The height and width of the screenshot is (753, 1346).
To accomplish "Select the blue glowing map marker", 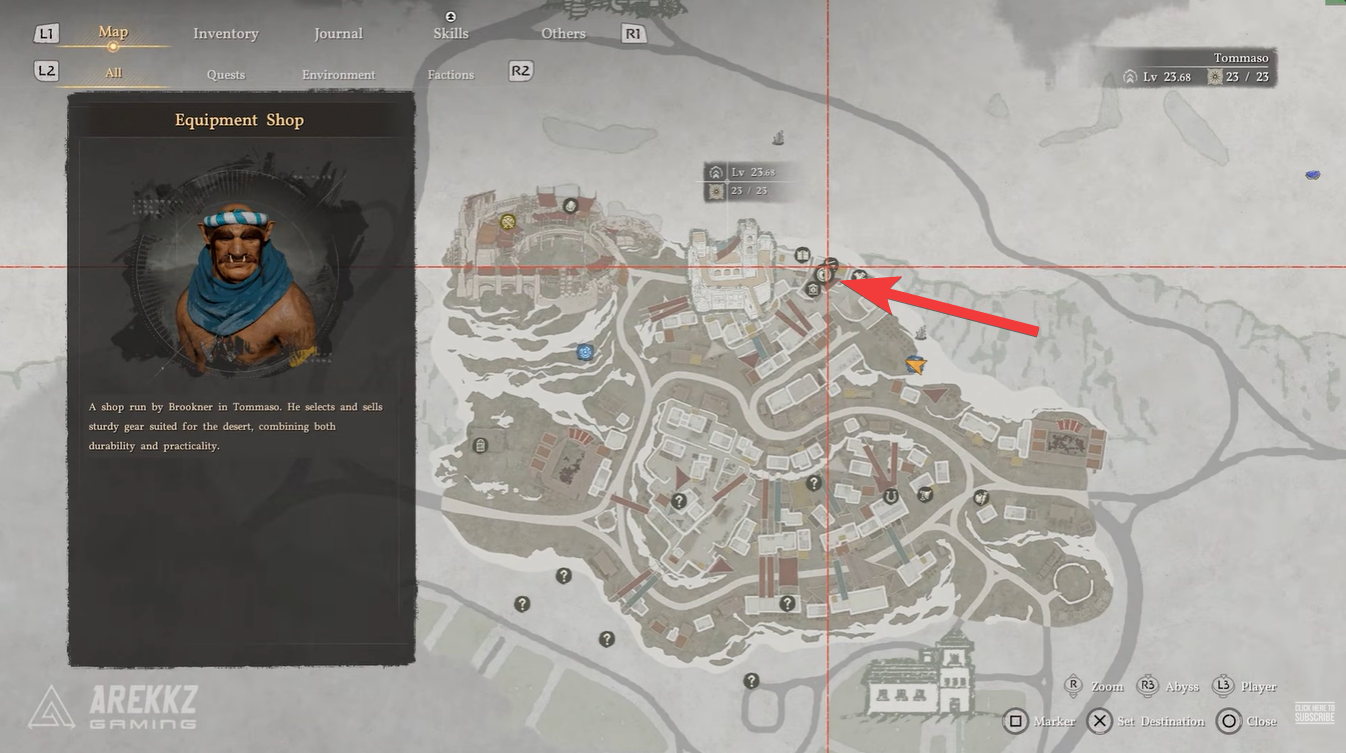I will (x=585, y=352).
